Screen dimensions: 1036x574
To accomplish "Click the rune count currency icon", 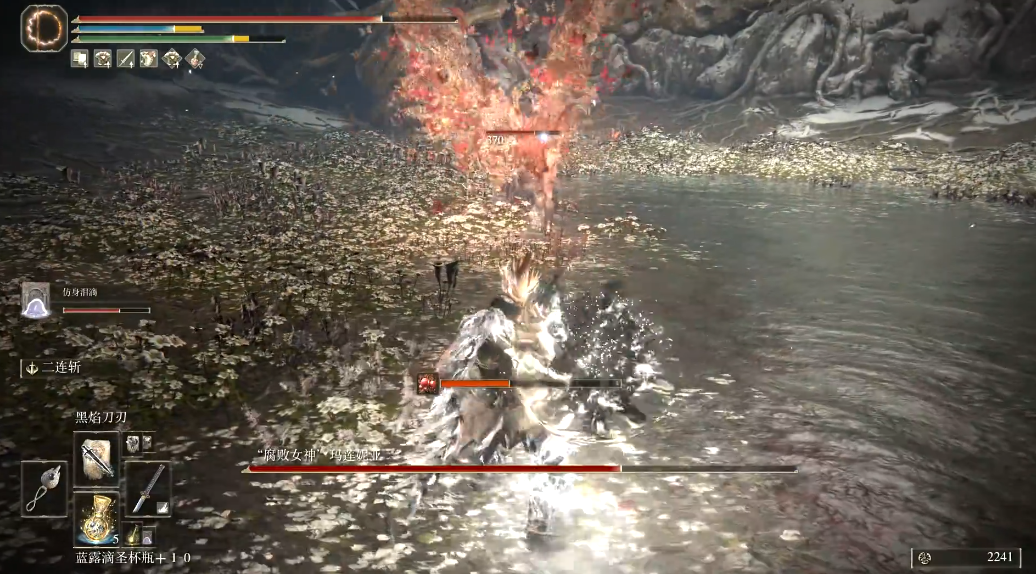I will point(925,558).
